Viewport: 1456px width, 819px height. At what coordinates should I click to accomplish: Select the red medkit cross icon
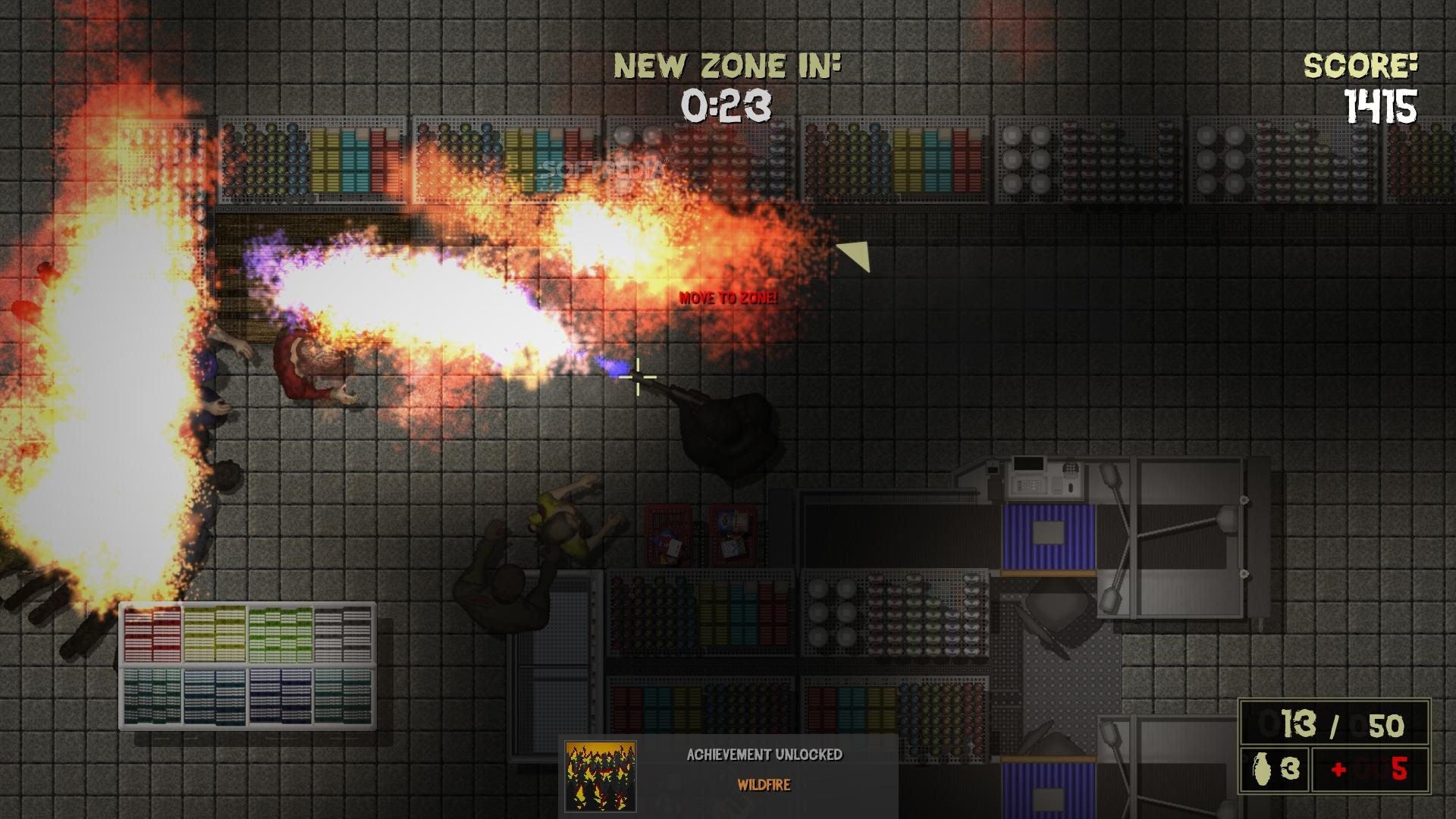[1338, 770]
